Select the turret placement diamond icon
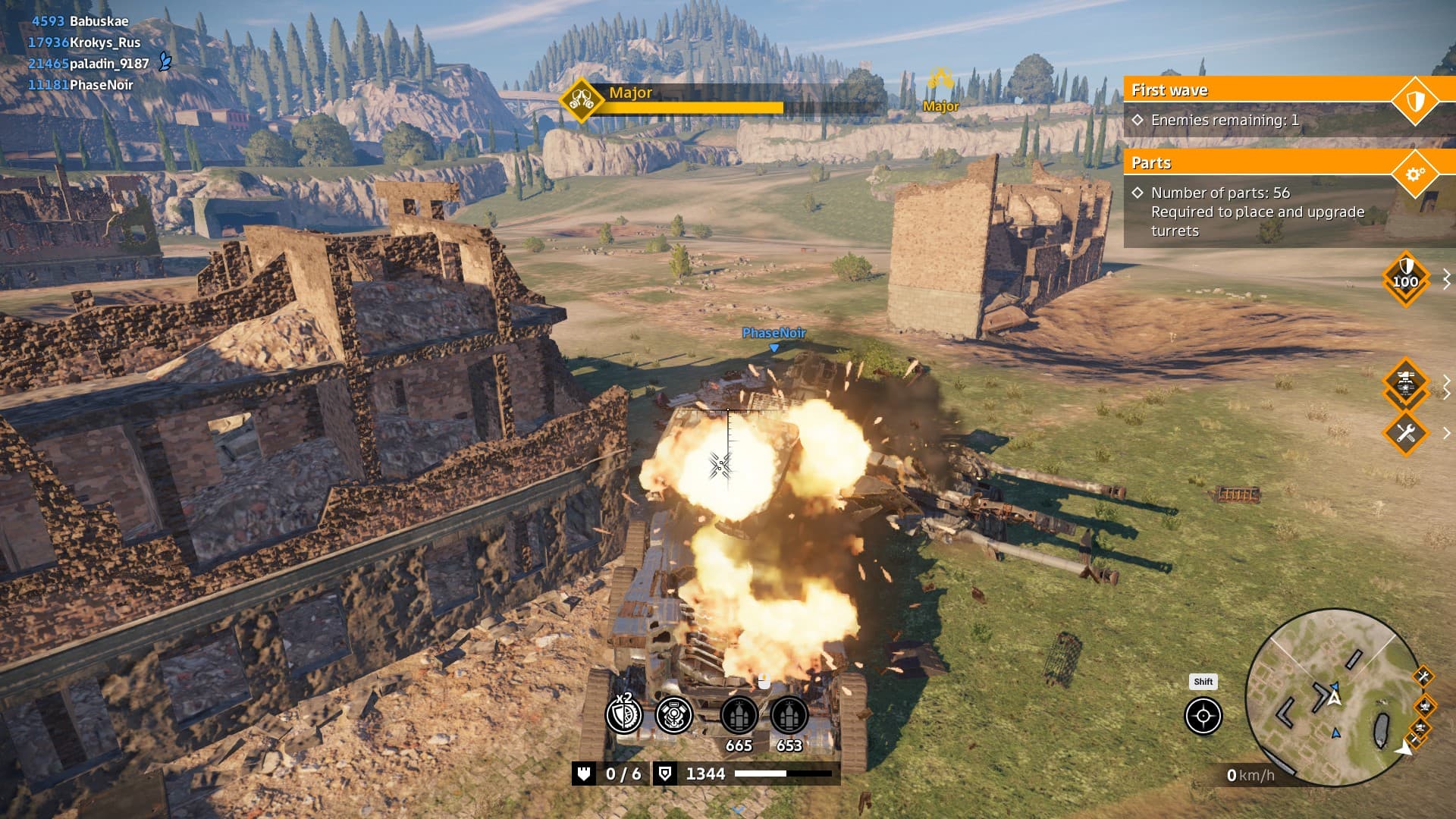 coord(1405,384)
